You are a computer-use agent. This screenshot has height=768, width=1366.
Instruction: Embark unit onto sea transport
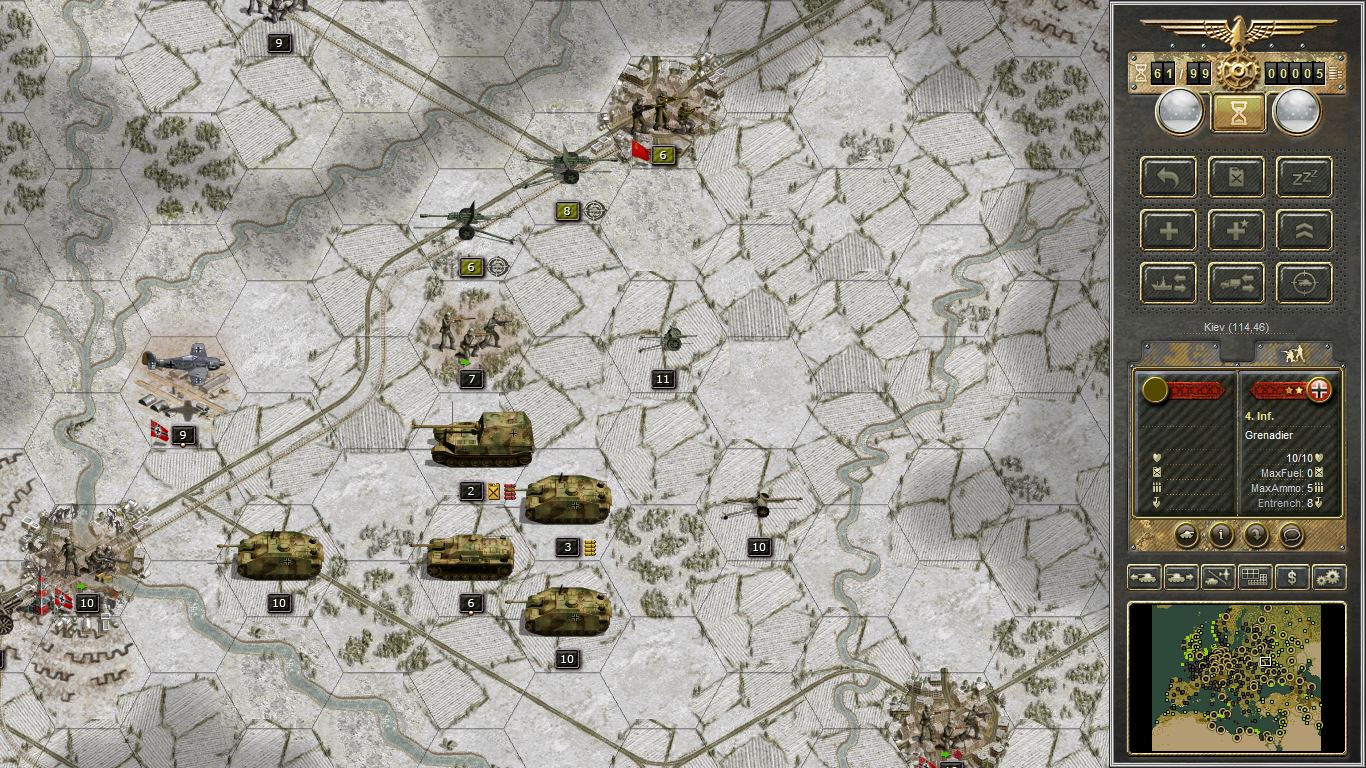point(1169,283)
